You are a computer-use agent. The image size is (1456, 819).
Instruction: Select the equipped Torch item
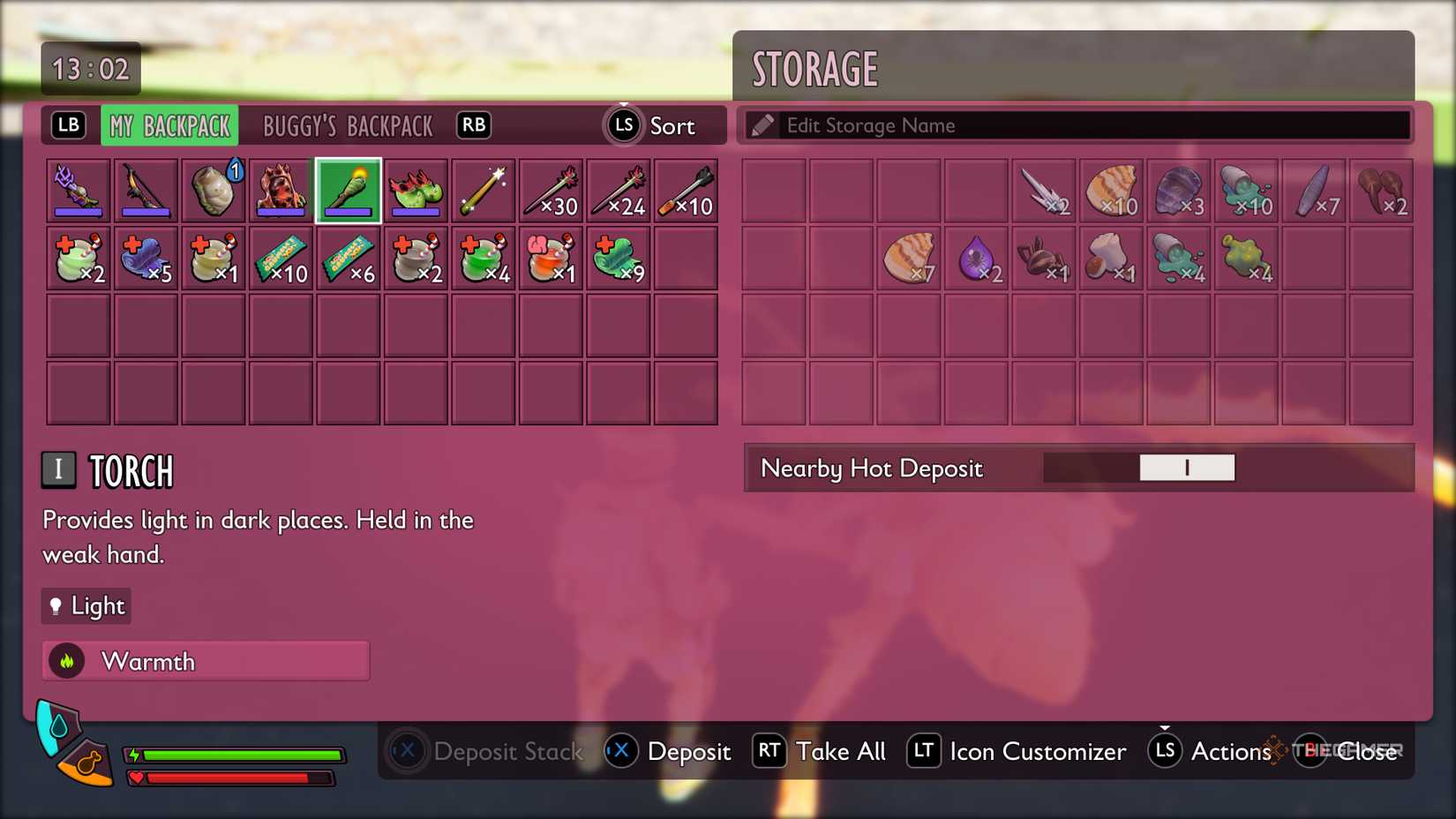tap(349, 189)
